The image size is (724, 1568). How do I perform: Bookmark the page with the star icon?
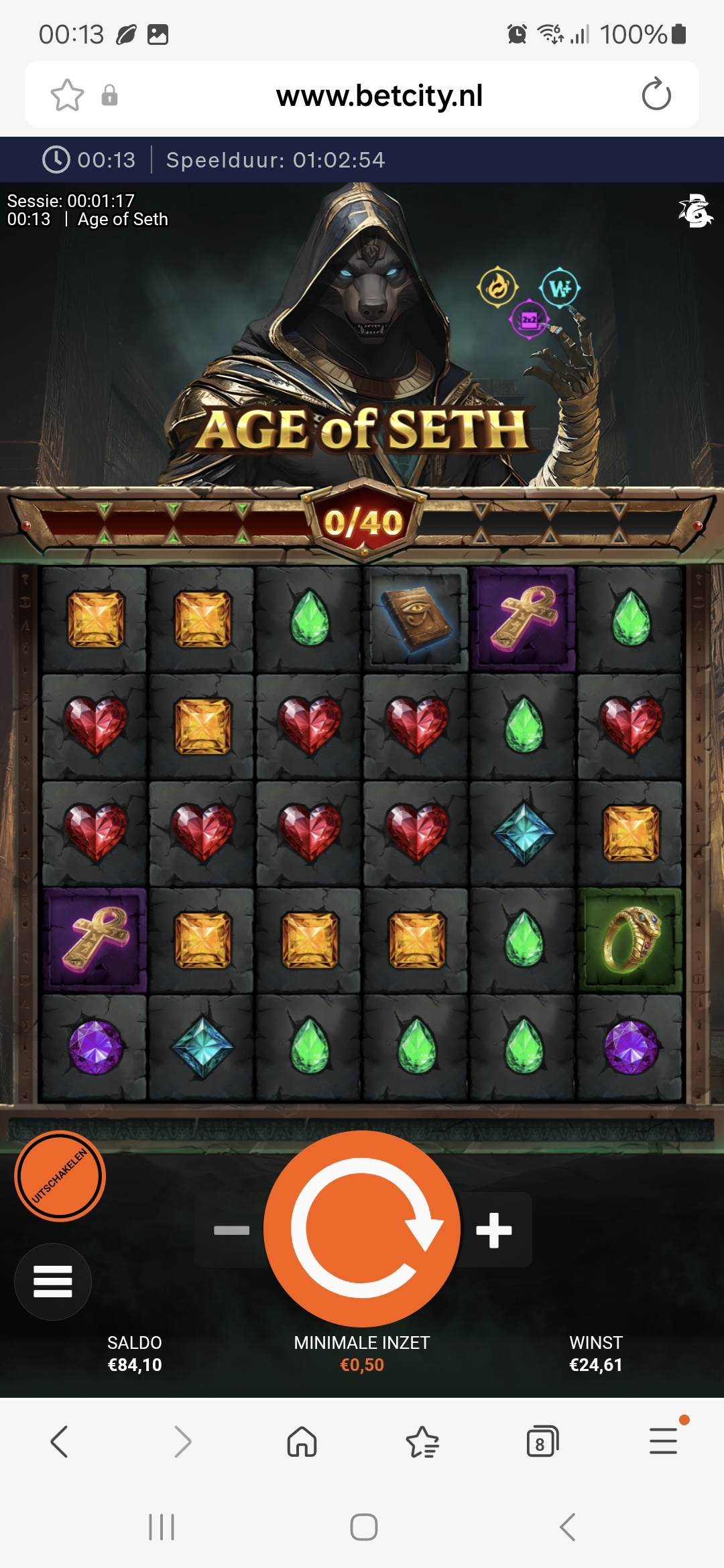tap(67, 94)
